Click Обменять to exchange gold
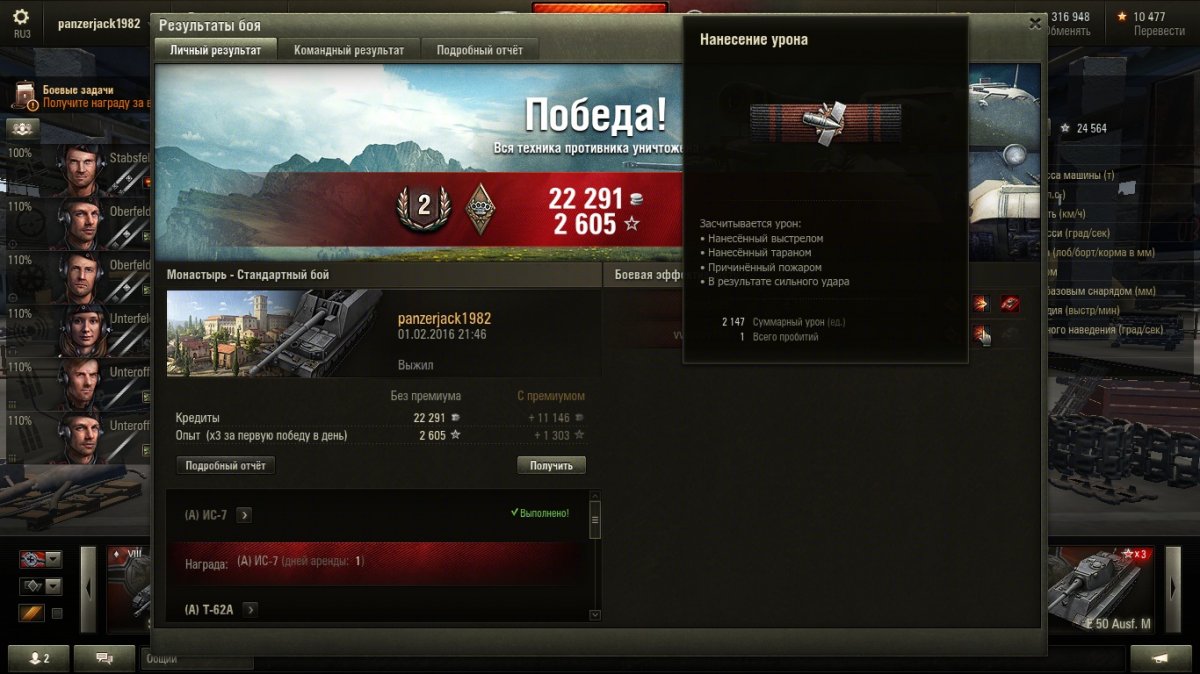 (x=1066, y=31)
